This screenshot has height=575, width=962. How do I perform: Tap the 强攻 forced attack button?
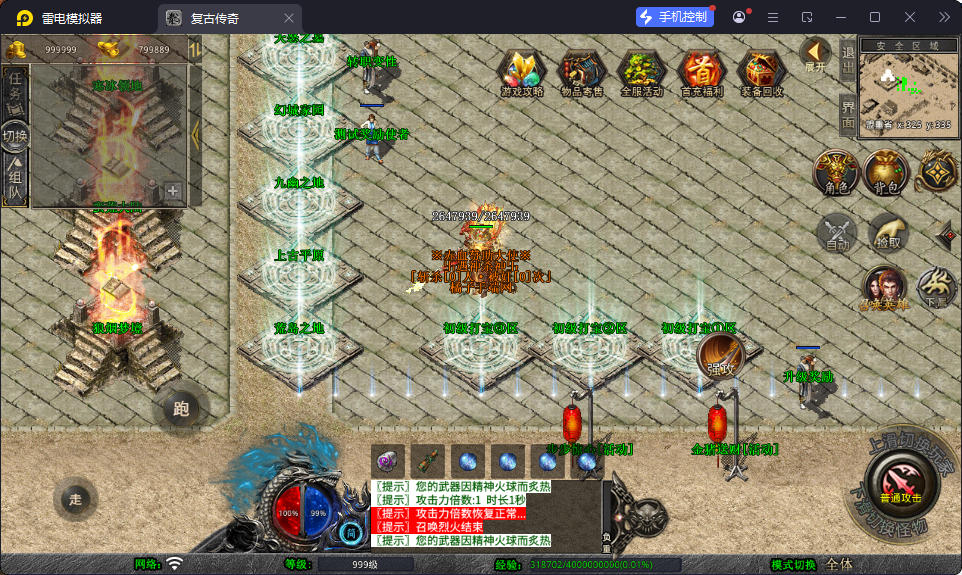(x=721, y=355)
